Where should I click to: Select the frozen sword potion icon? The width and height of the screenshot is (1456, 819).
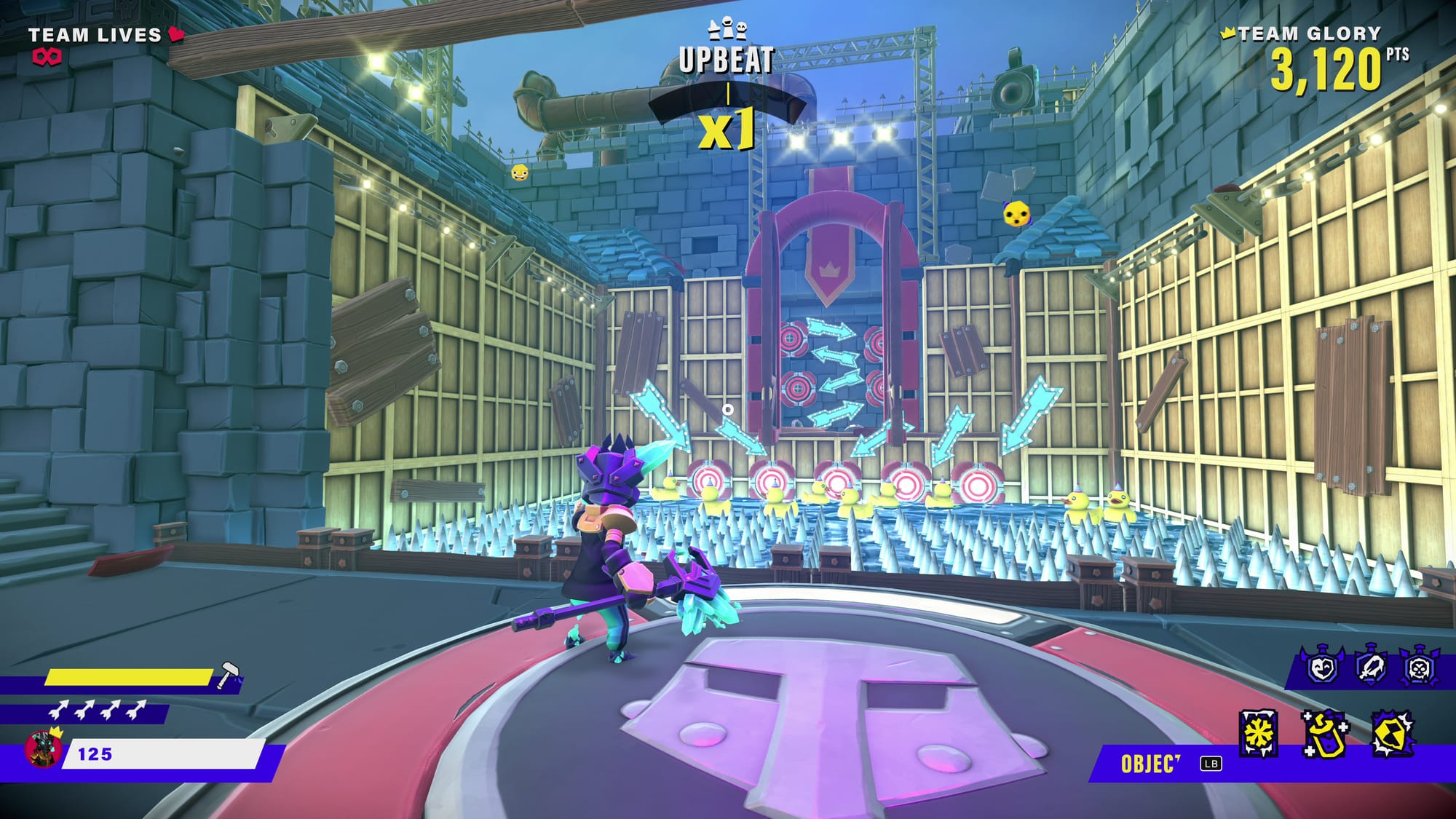[1371, 666]
